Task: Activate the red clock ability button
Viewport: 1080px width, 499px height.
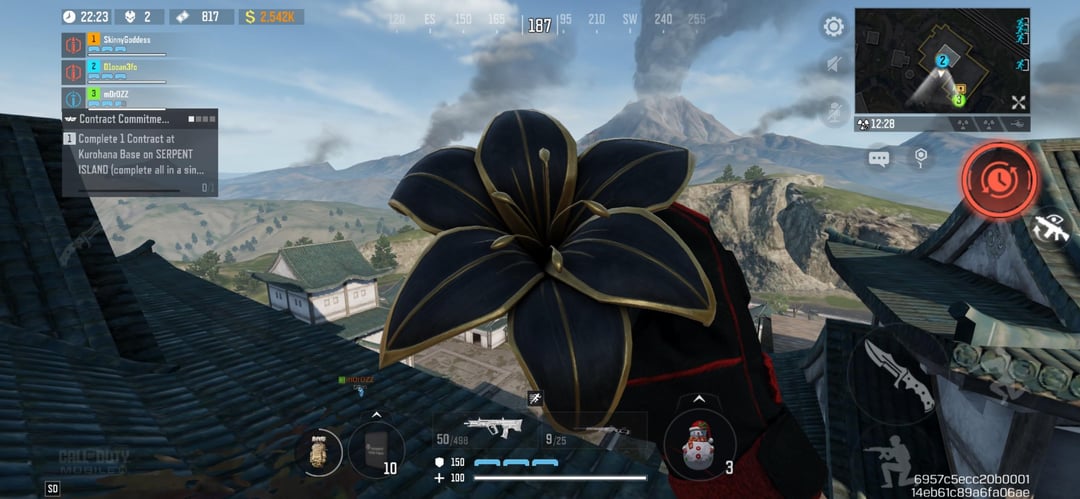Action: point(998,180)
